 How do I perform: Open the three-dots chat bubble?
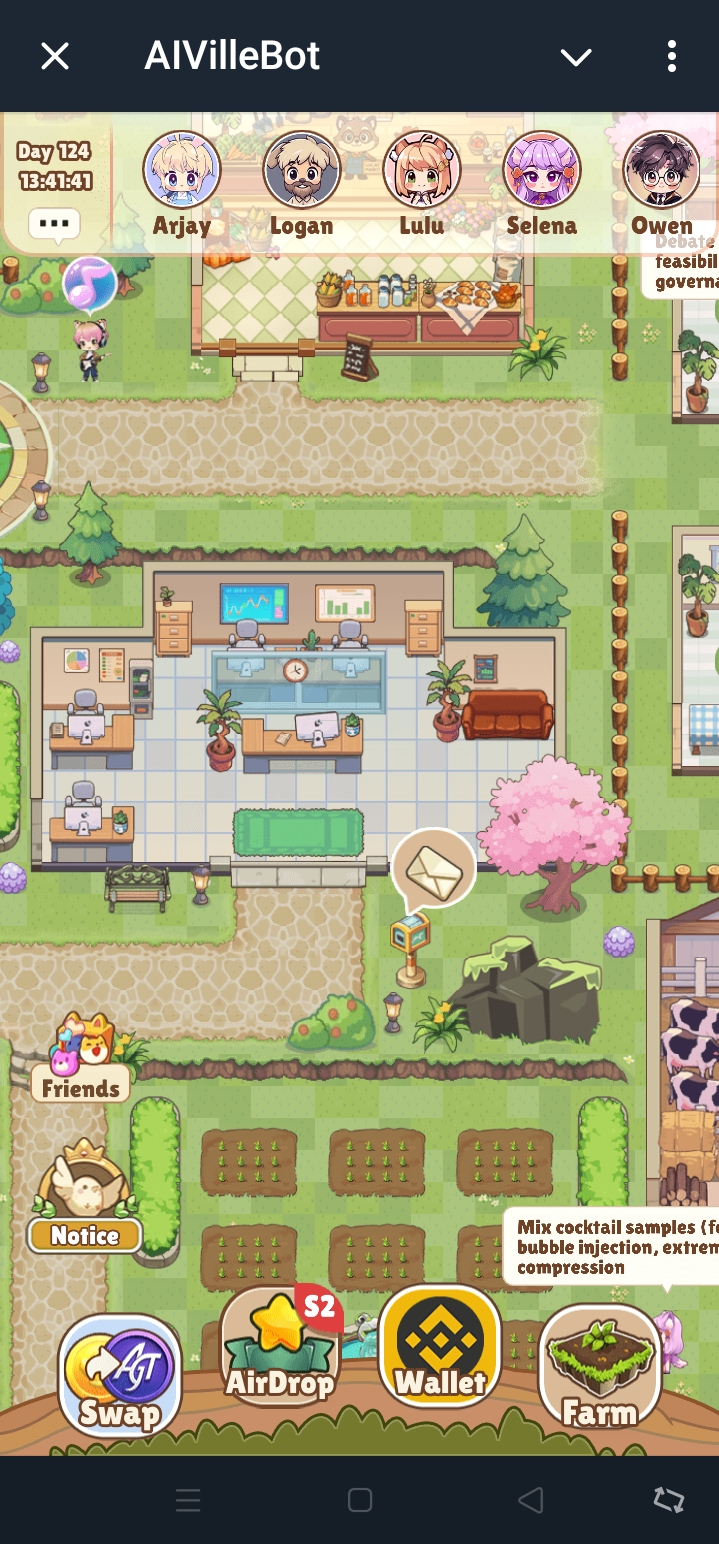tap(54, 223)
